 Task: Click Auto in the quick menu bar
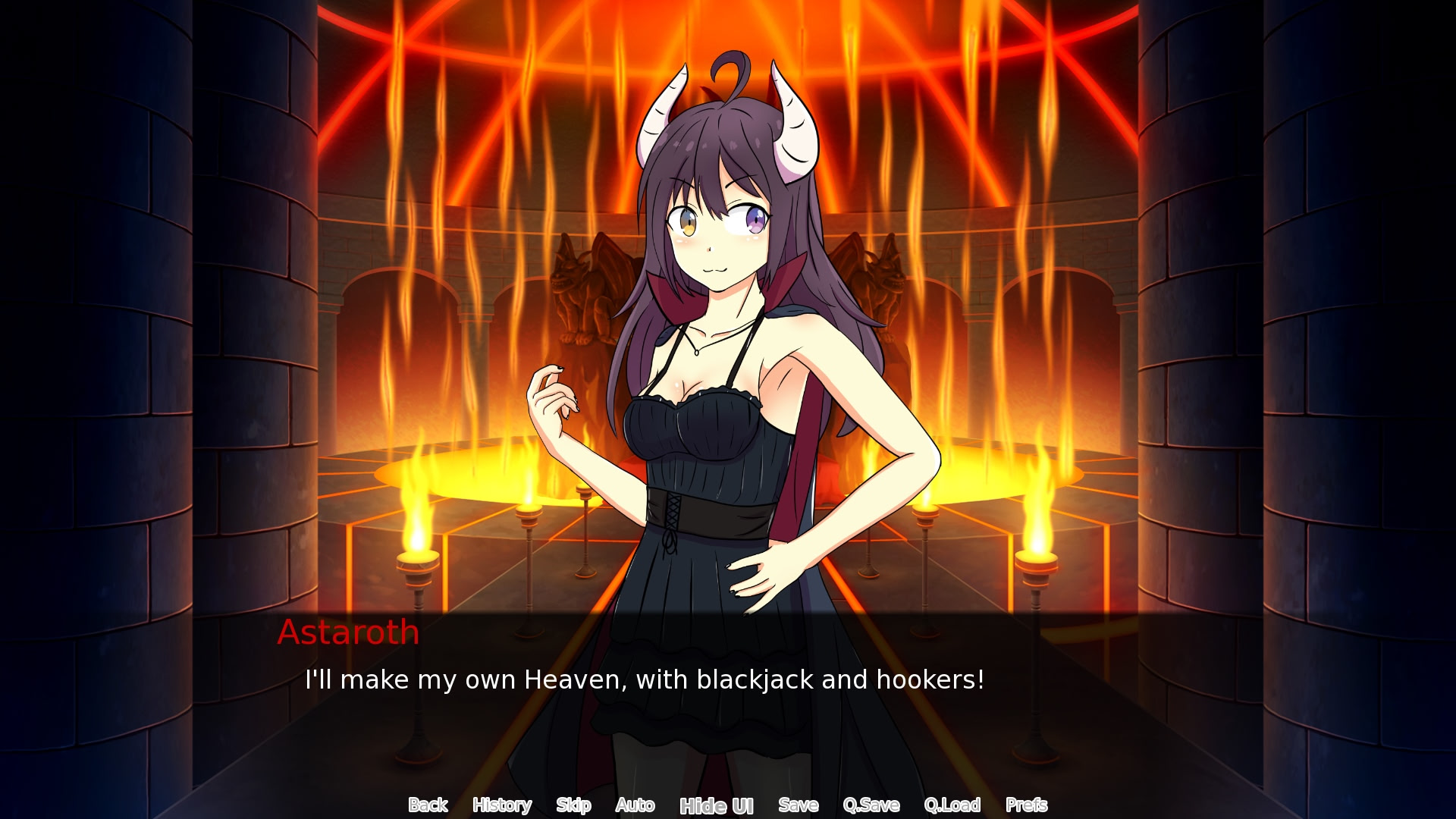[x=635, y=805]
